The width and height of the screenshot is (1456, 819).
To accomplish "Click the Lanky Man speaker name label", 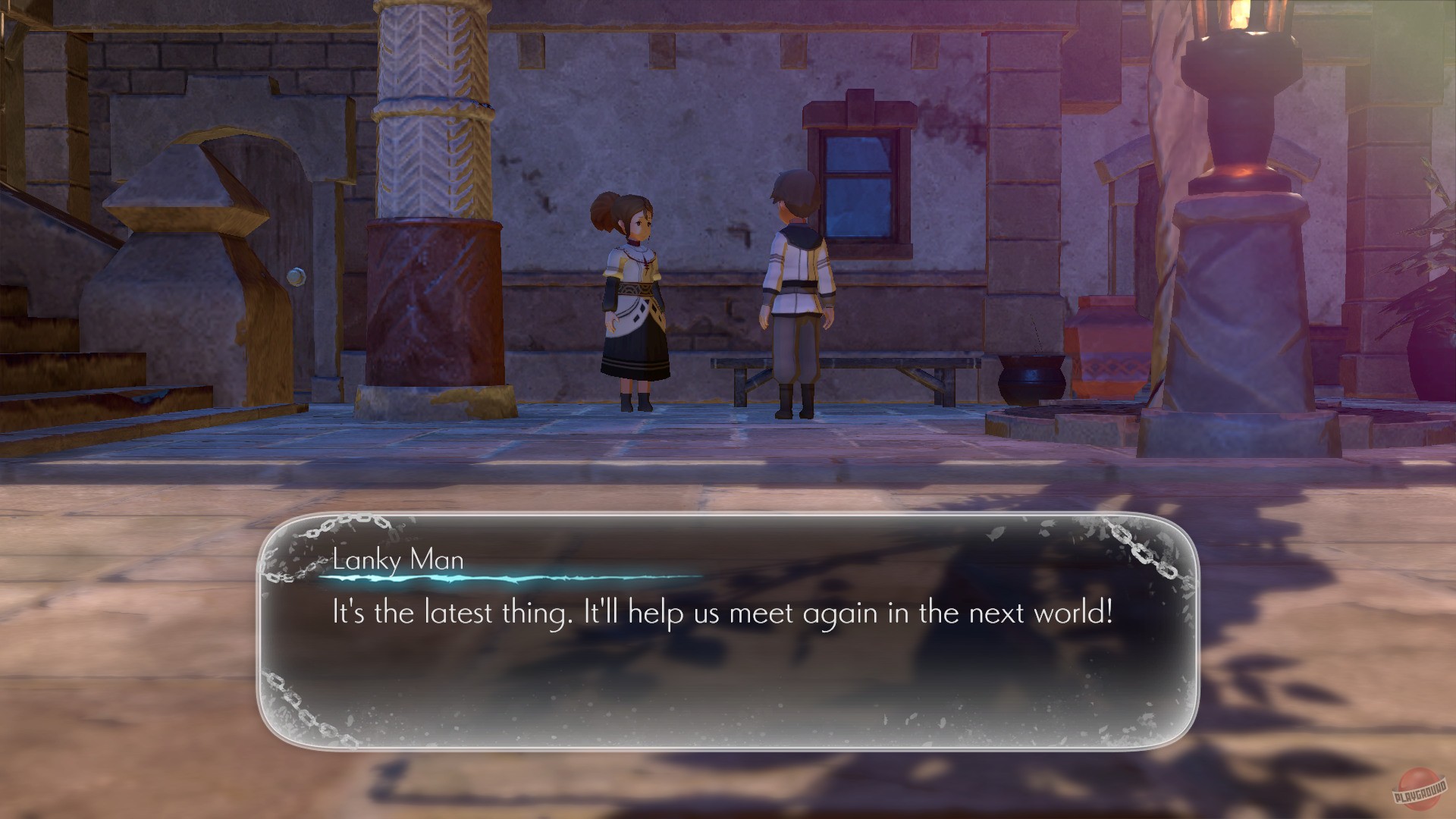I will [397, 561].
